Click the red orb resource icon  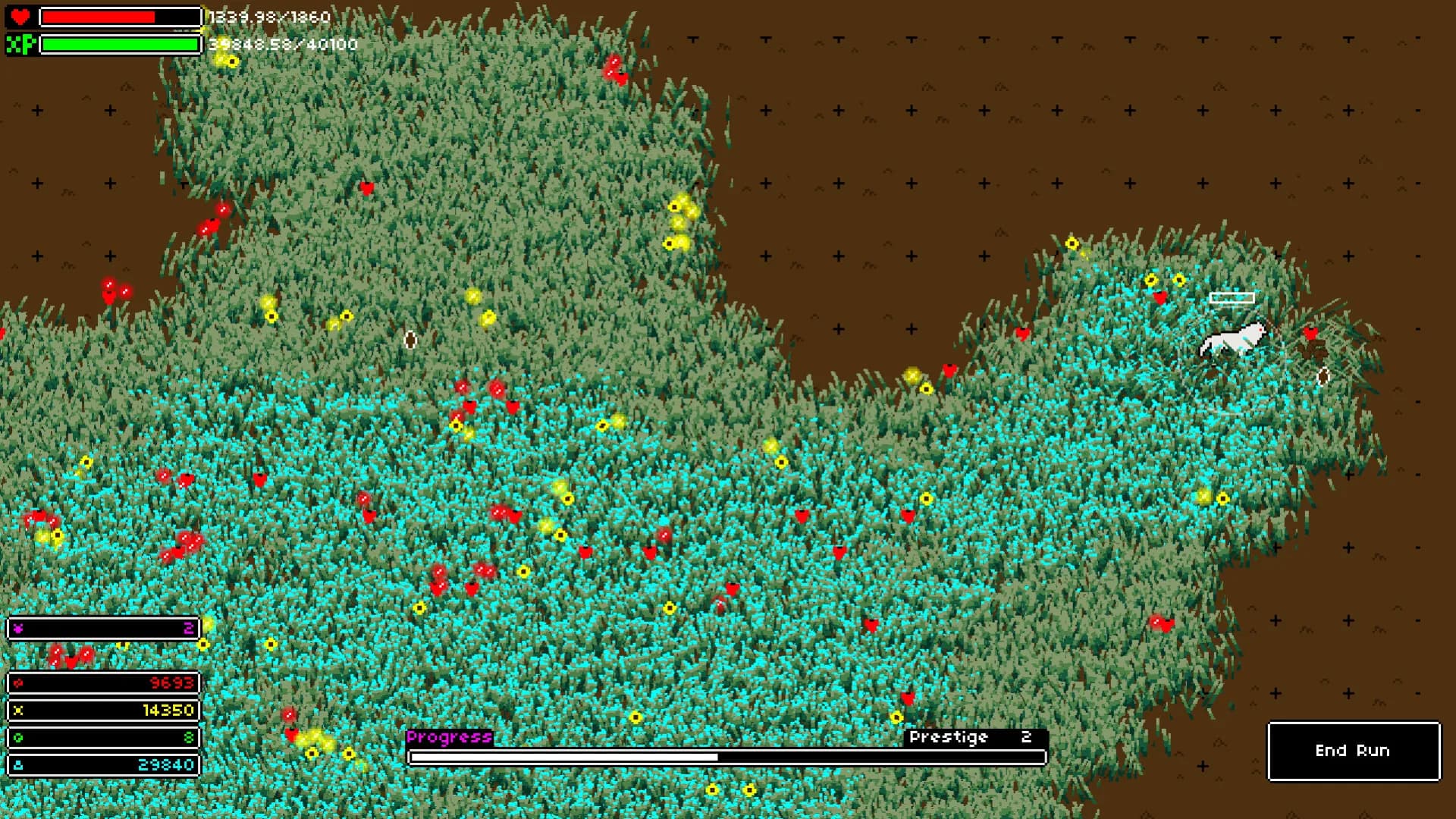click(17, 683)
